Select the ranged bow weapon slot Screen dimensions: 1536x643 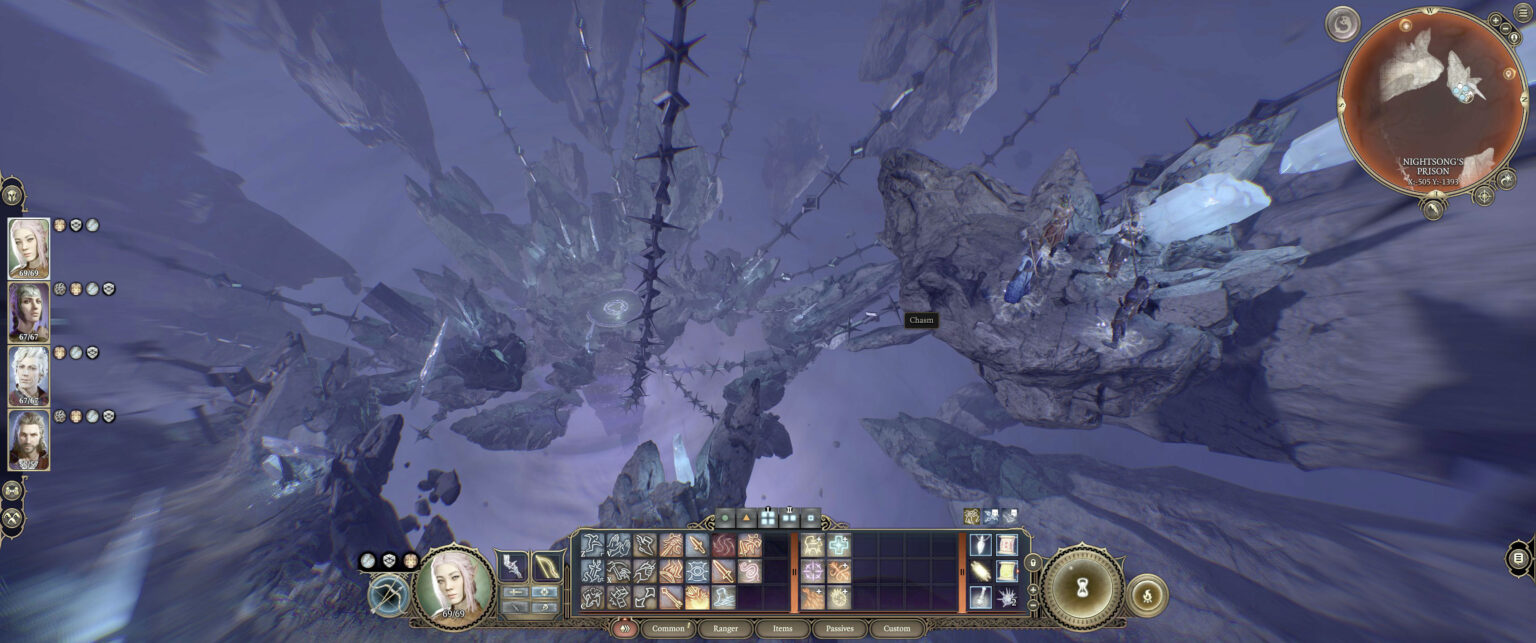point(548,567)
